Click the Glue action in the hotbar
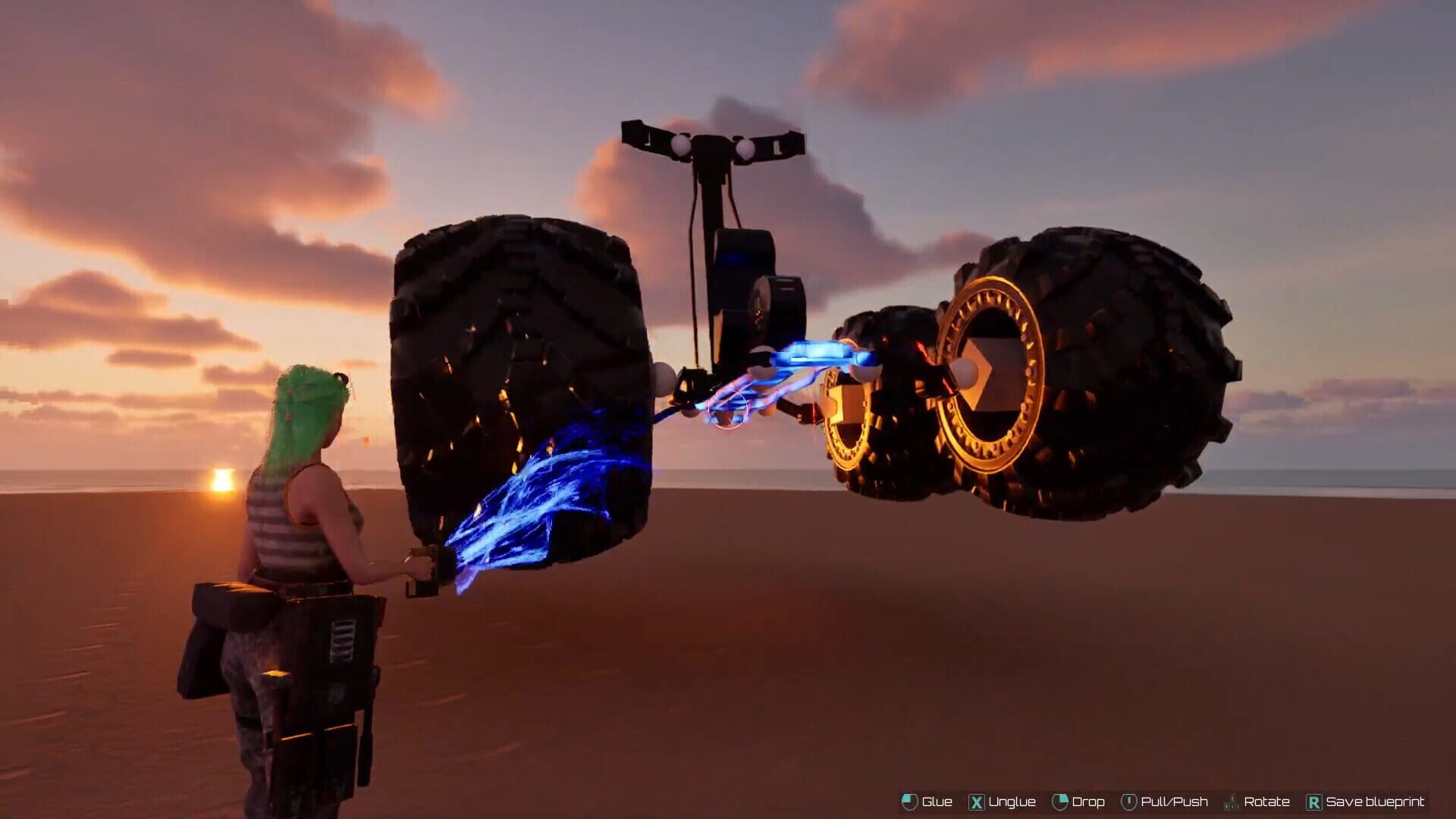 tap(937, 802)
